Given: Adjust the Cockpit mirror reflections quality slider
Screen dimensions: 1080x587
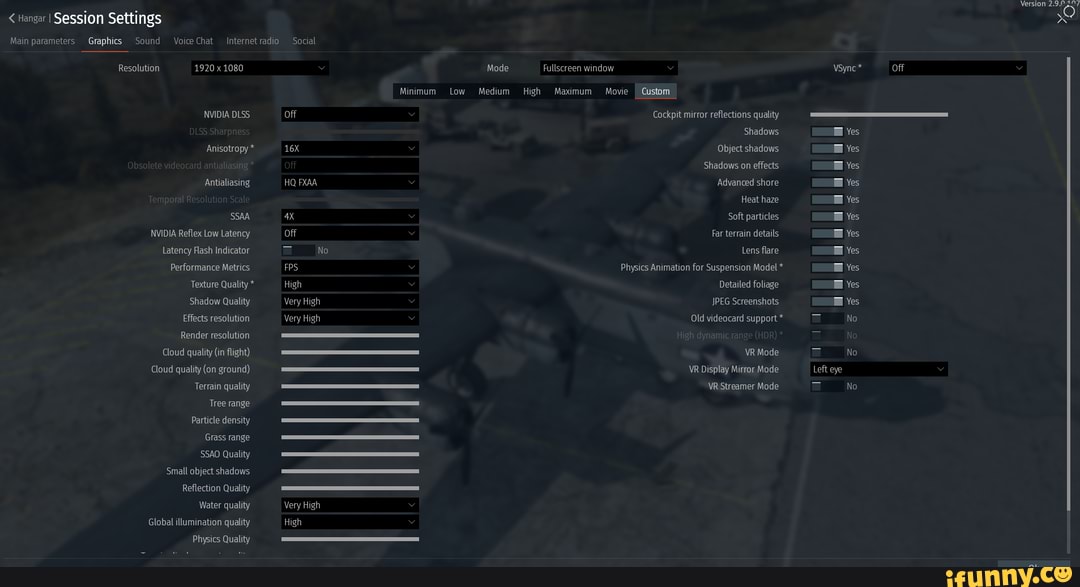Looking at the screenshot, I should (878, 115).
